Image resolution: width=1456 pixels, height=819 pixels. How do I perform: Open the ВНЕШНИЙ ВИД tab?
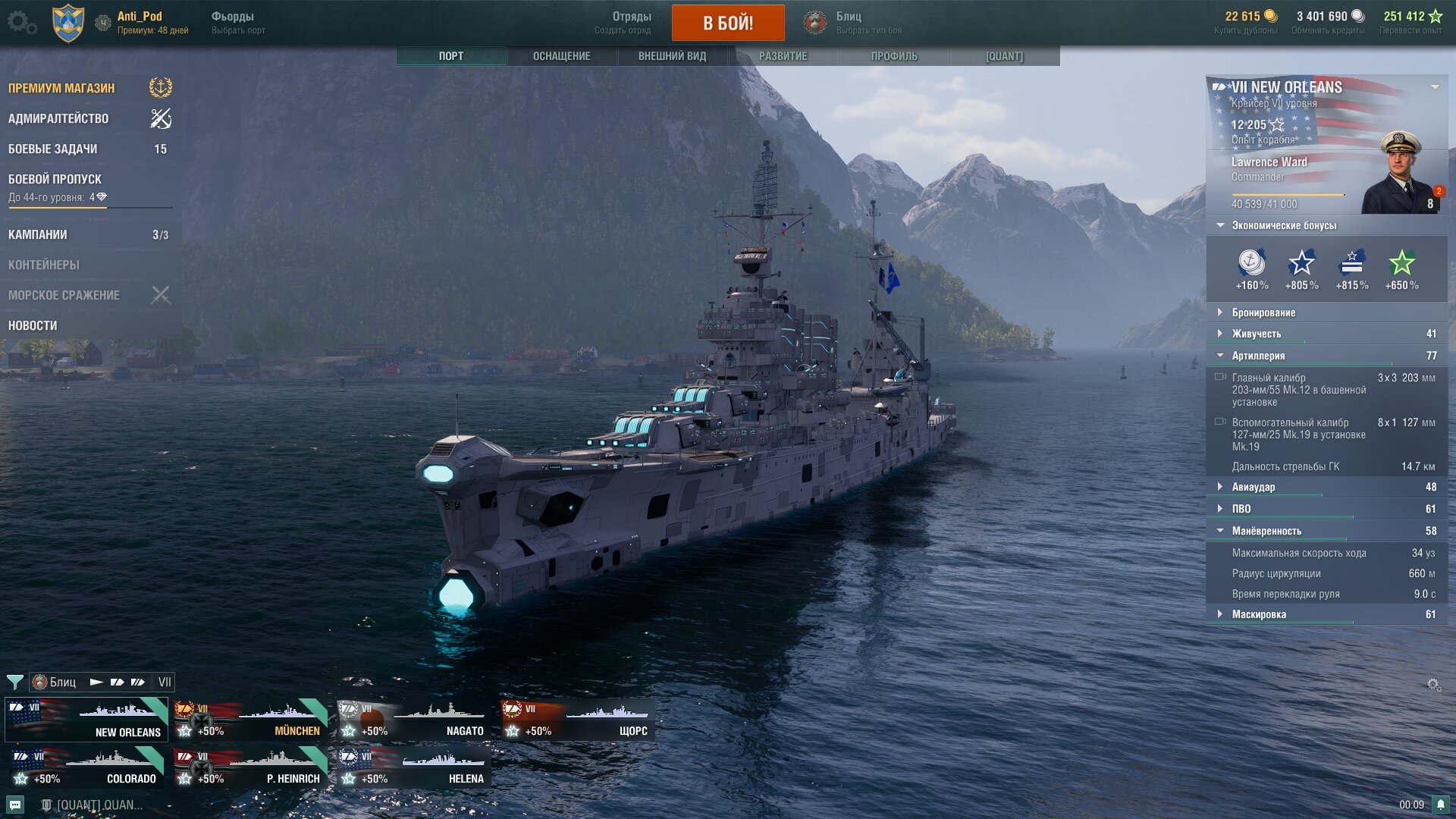[x=672, y=56]
